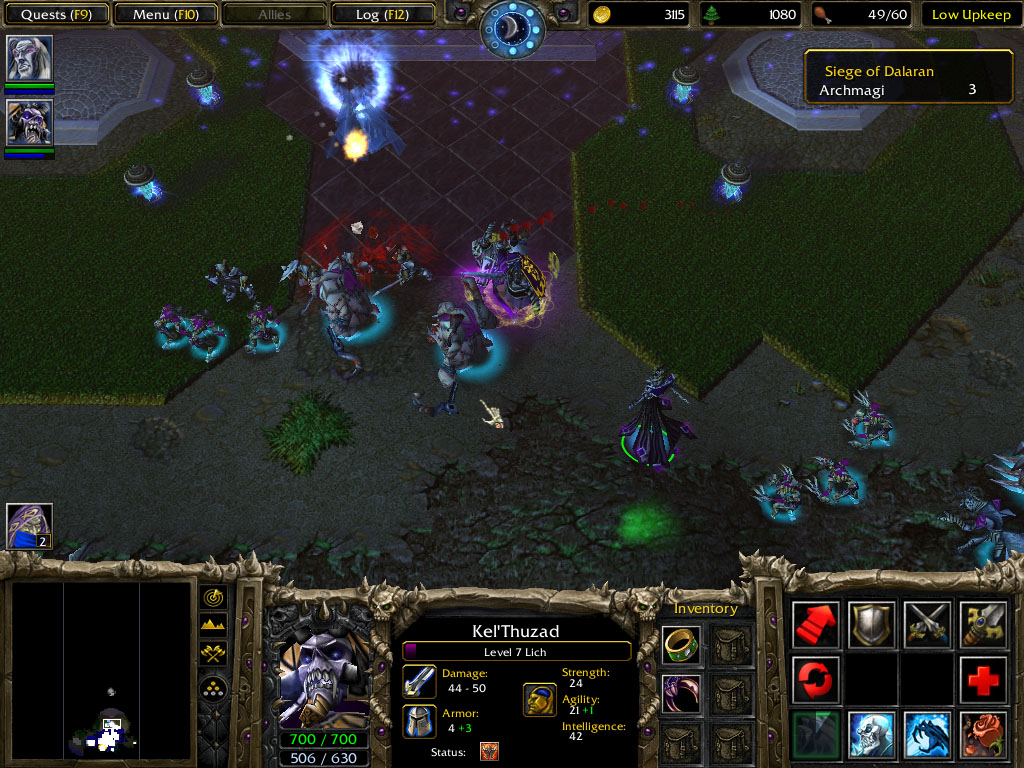Choose the shield Stop command
The width and height of the screenshot is (1024, 768).
(872, 625)
